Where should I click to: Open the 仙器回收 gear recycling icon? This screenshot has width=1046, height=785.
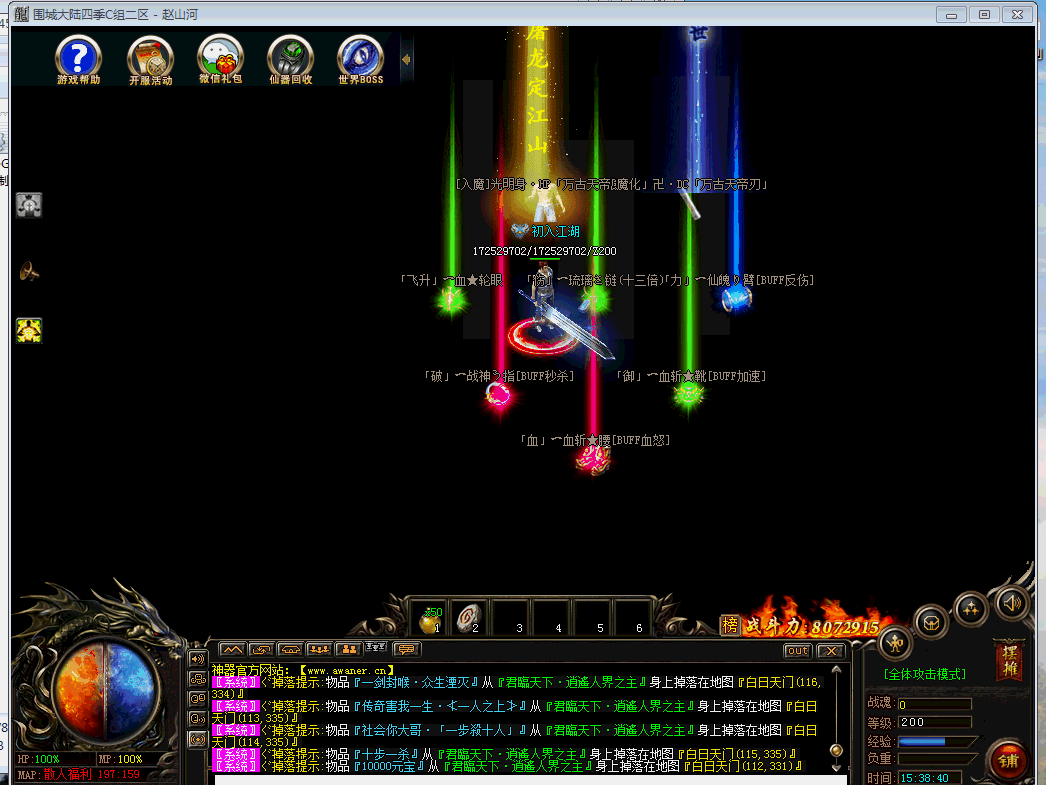point(290,58)
